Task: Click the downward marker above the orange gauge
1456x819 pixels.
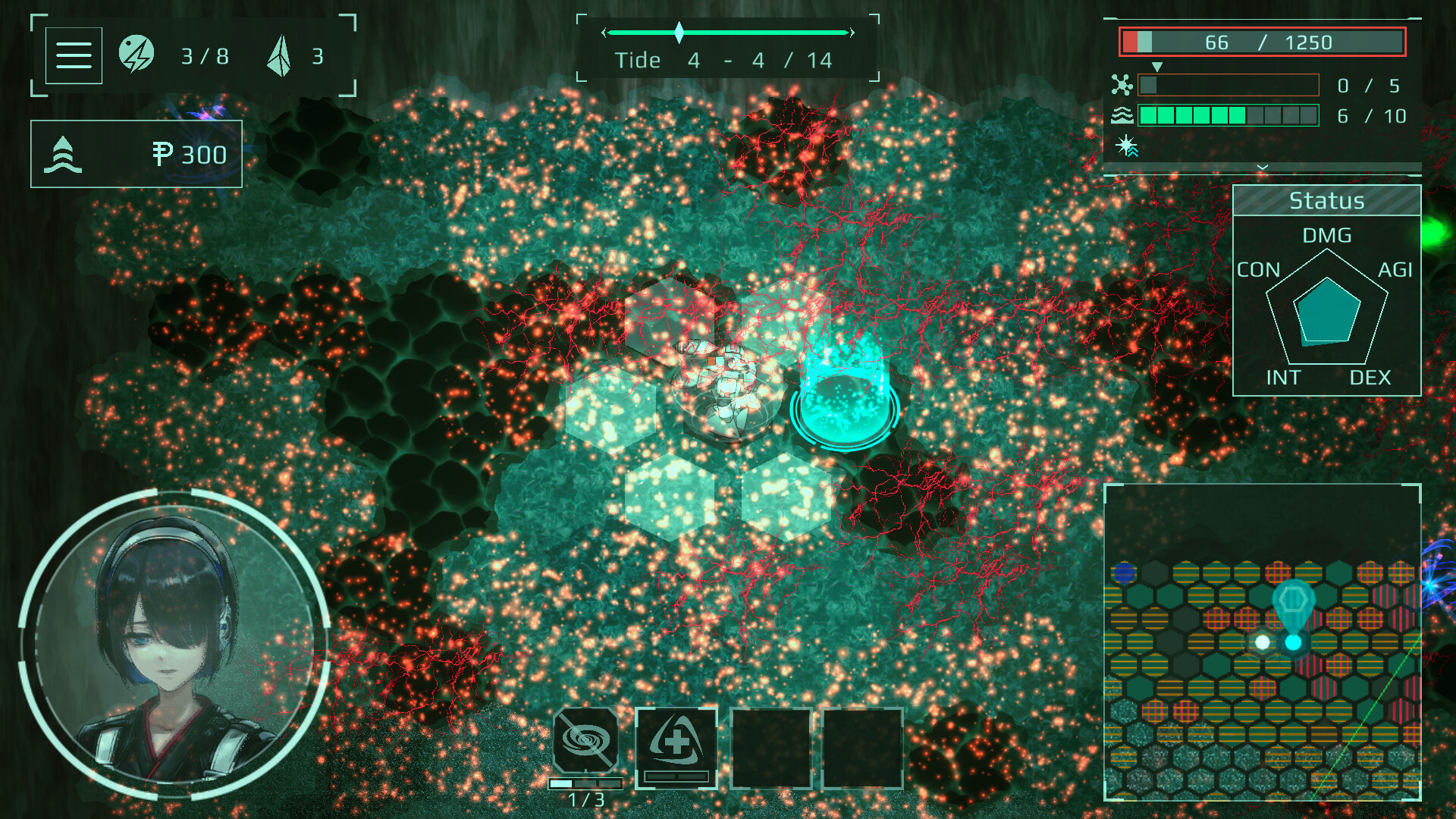Action: point(1157,67)
